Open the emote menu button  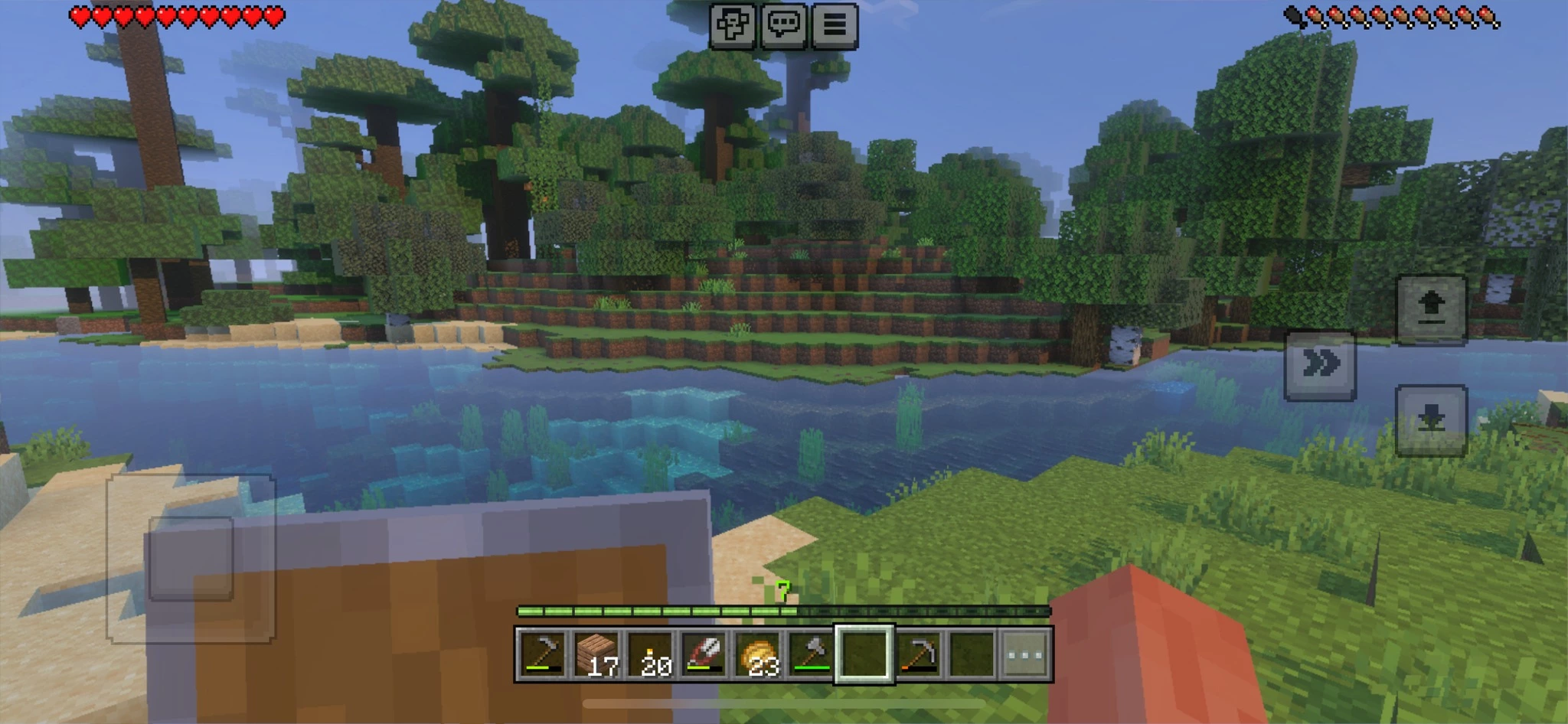732,26
